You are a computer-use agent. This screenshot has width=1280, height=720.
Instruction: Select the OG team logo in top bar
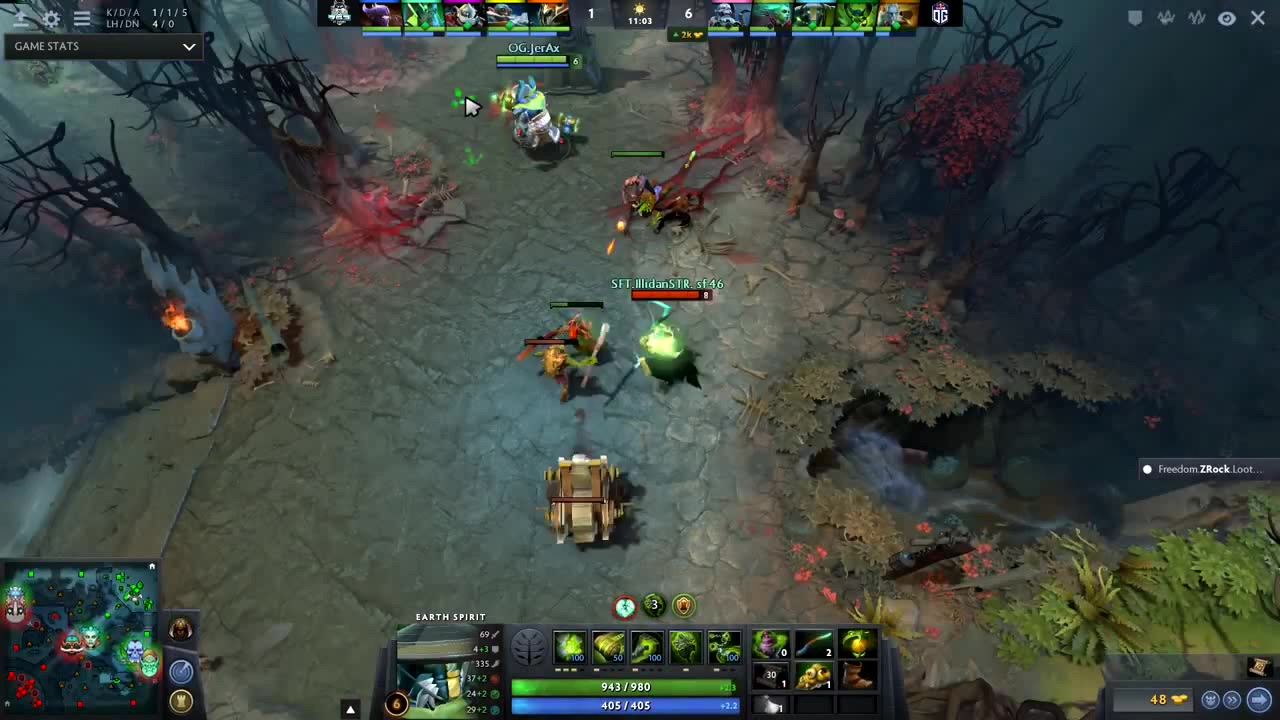tap(939, 14)
